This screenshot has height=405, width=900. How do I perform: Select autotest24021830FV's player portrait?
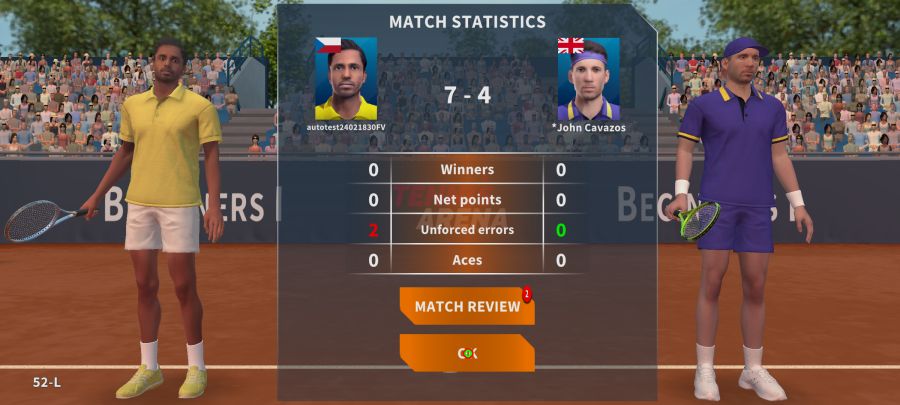pyautogui.click(x=346, y=79)
